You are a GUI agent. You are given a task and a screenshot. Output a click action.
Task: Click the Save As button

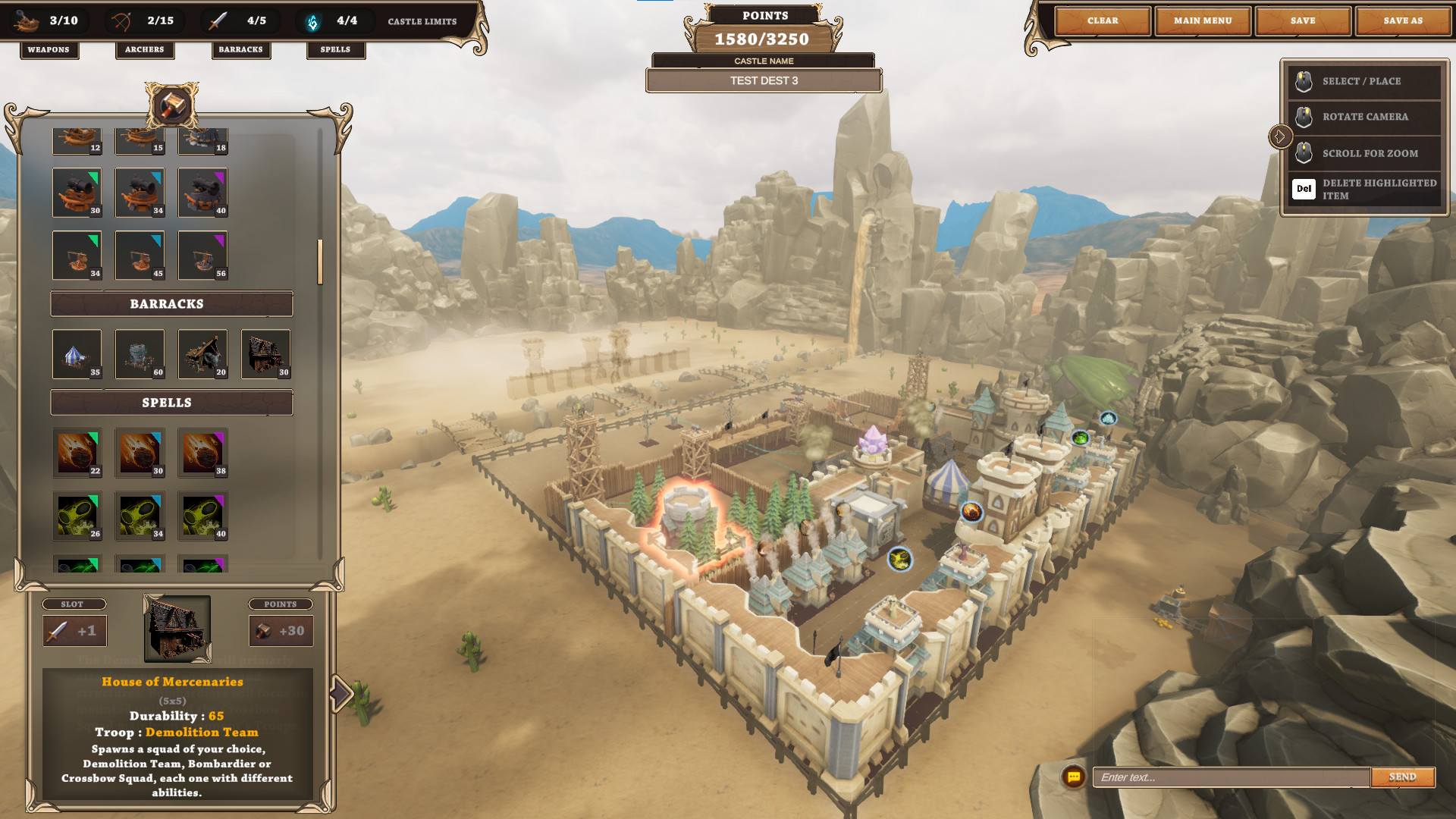click(x=1401, y=20)
